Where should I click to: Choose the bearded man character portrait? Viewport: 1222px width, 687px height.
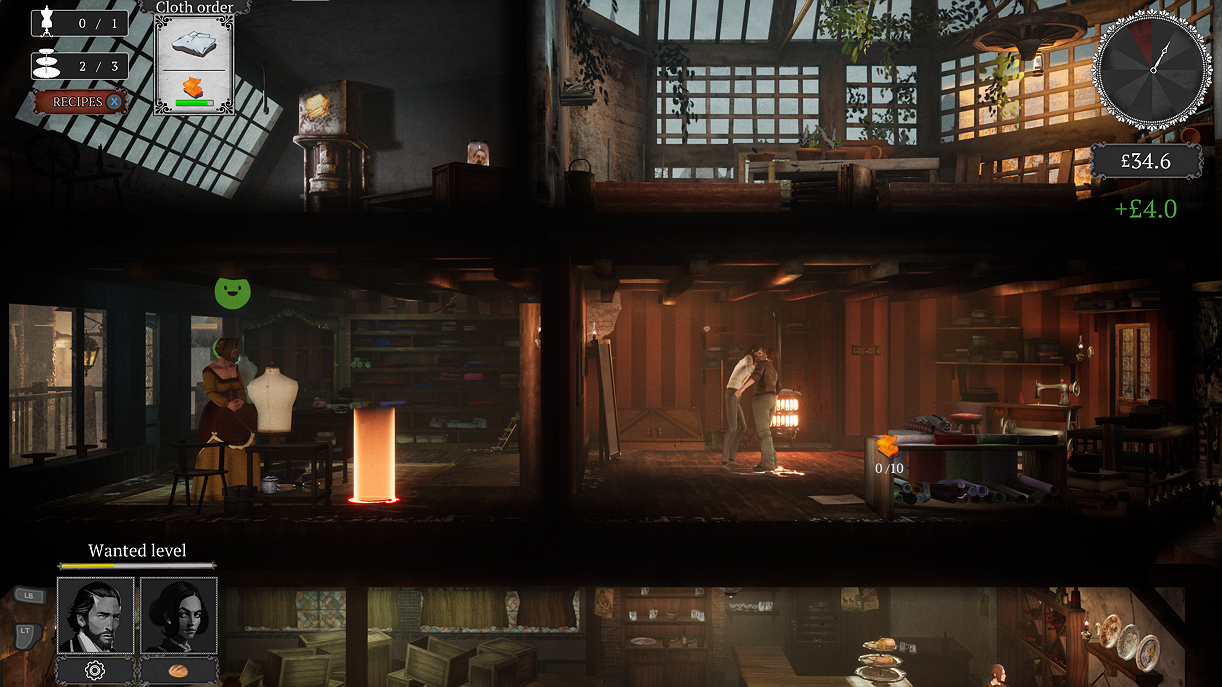(x=95, y=615)
